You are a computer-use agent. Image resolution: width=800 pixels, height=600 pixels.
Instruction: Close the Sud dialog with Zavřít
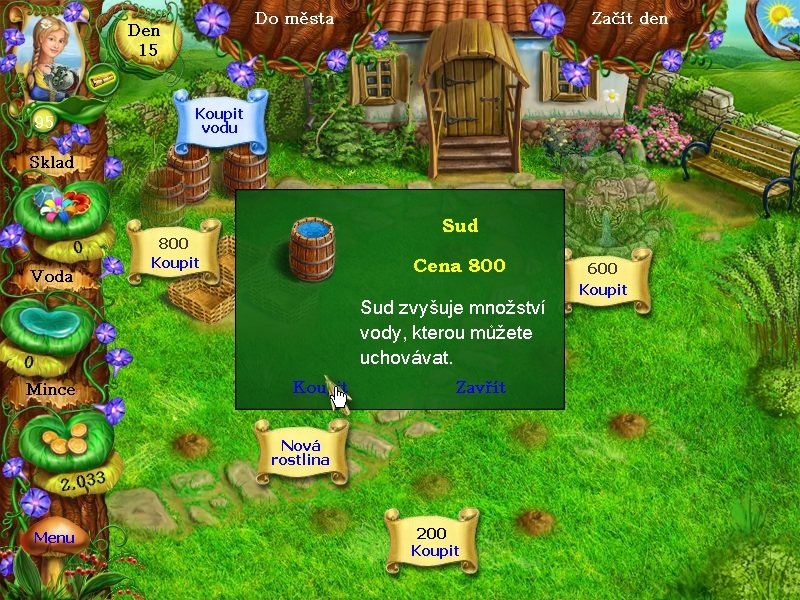pos(480,387)
